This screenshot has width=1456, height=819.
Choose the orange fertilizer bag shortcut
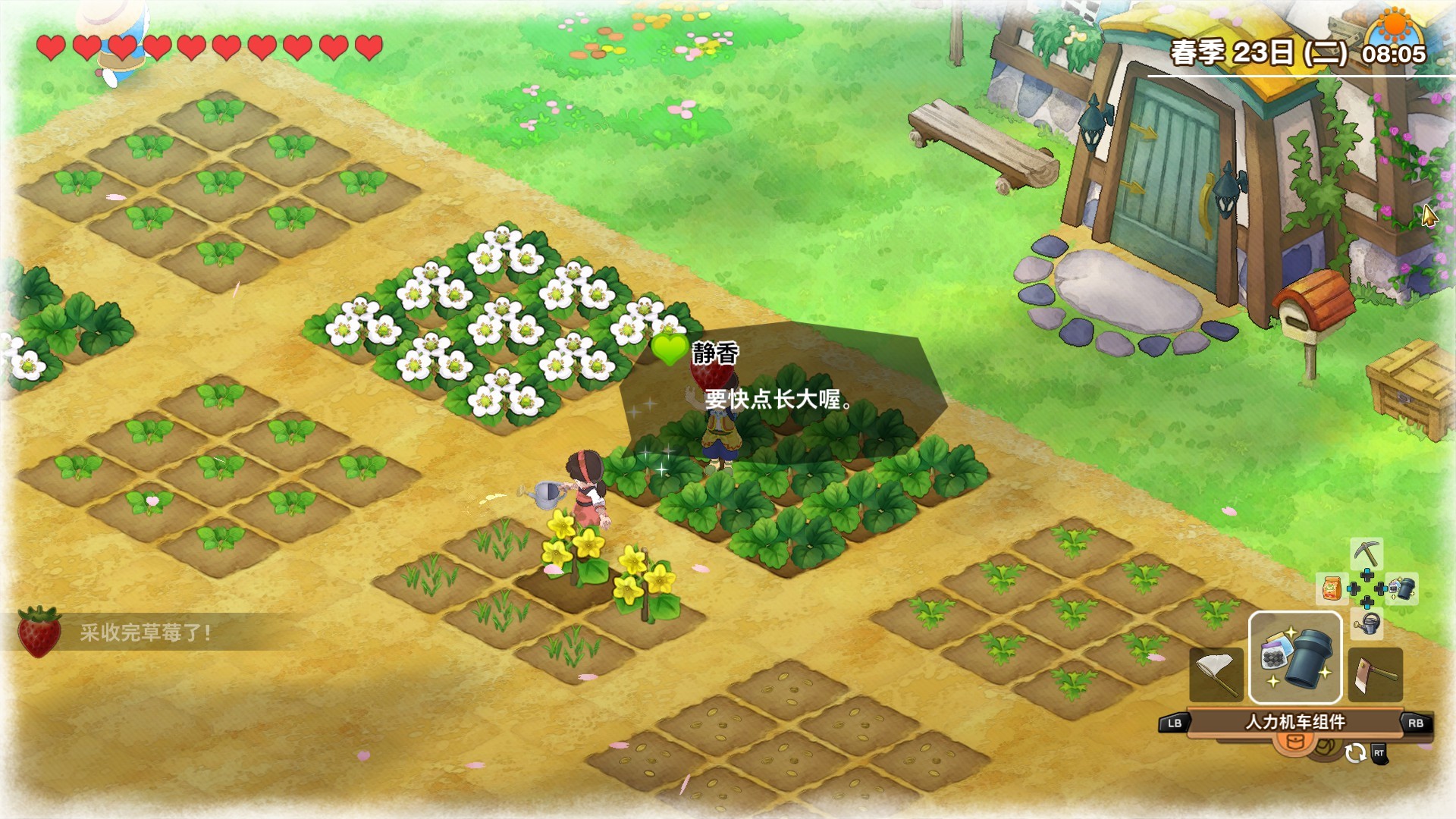point(1332,588)
